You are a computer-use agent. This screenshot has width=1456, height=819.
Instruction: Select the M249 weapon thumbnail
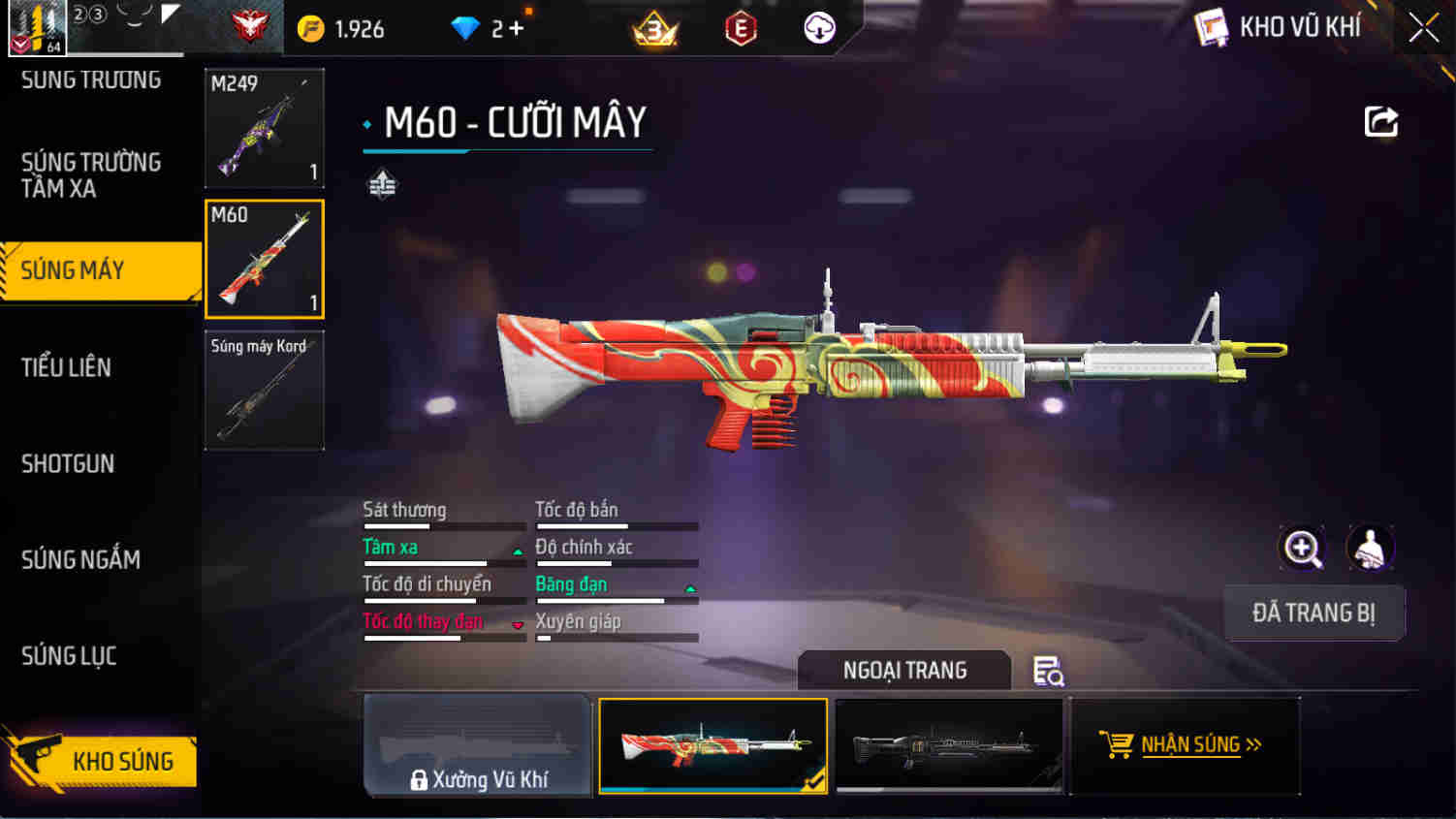(x=264, y=128)
